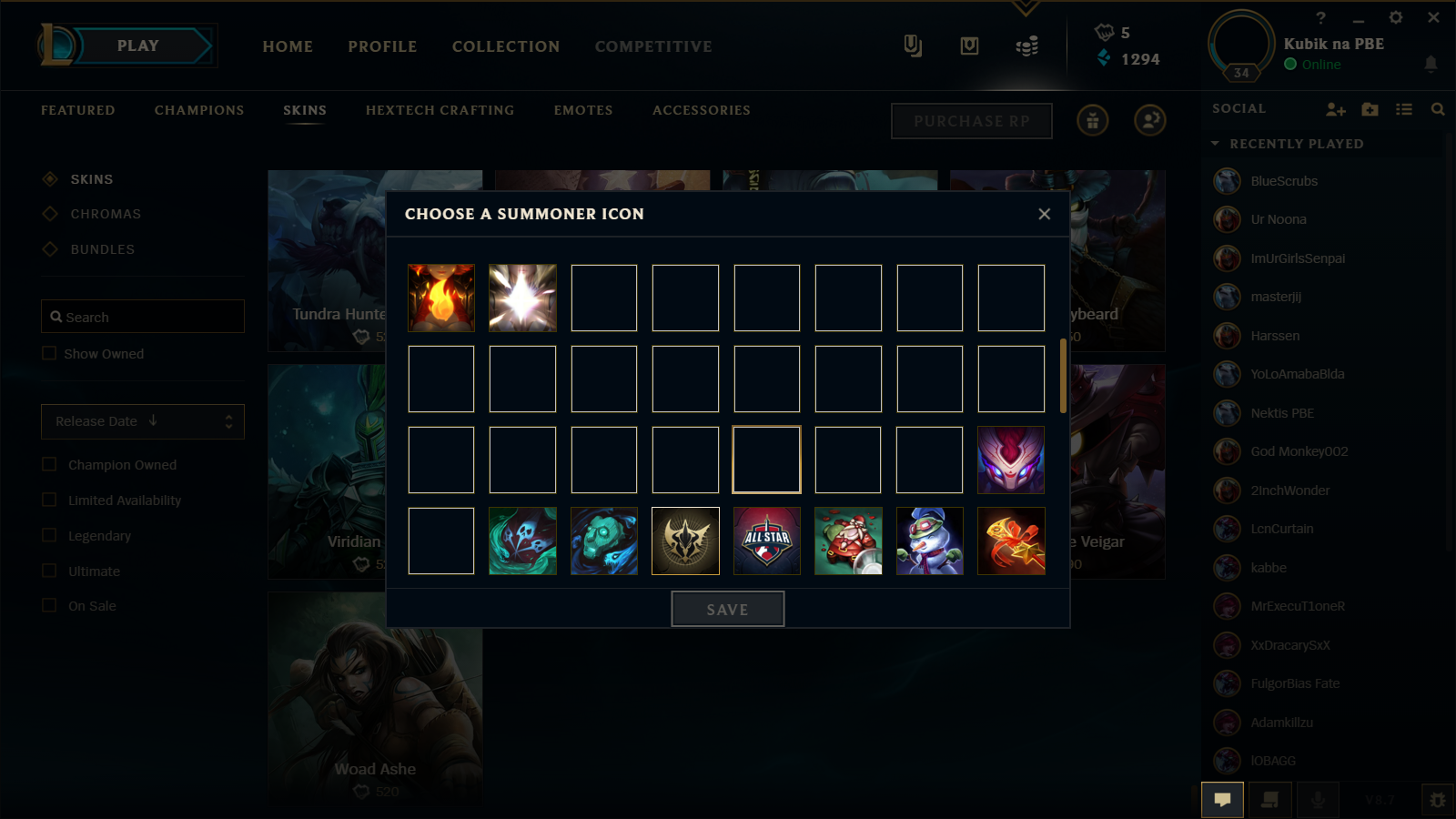This screenshot has height=819, width=1456.
Task: Open the gift icon next to Purchase RP
Action: 1092,120
